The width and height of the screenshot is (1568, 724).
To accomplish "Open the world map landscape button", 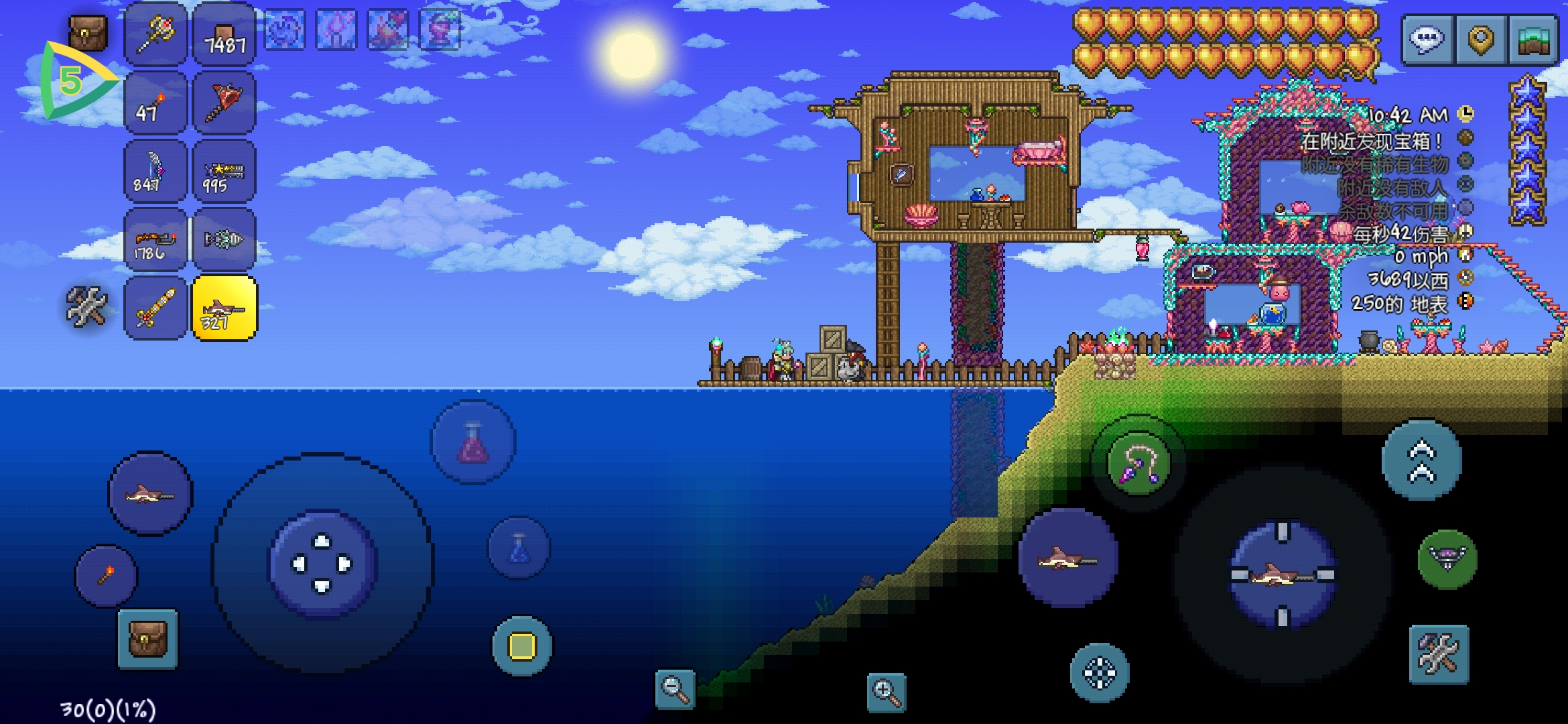I will pyautogui.click(x=1534, y=40).
